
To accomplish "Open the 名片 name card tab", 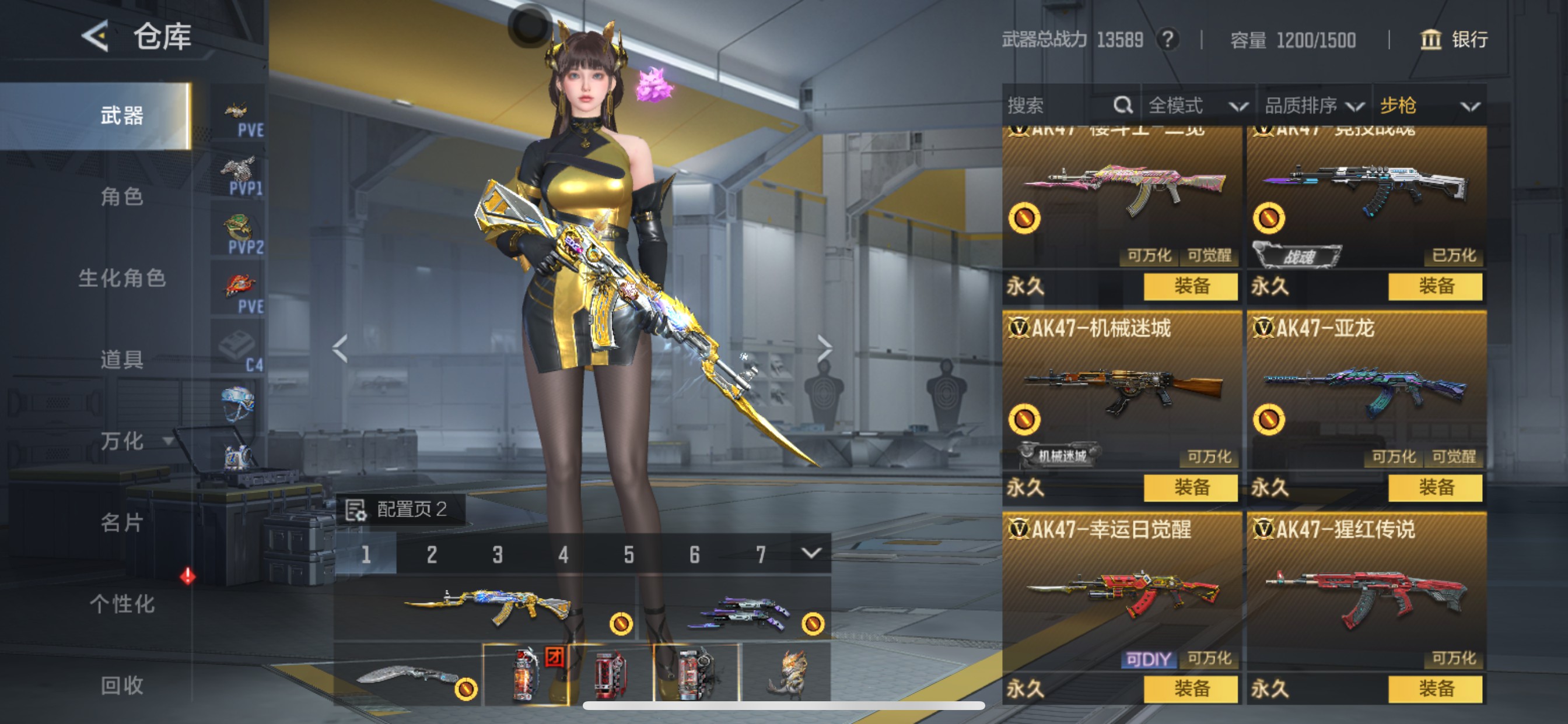I will pos(122,522).
